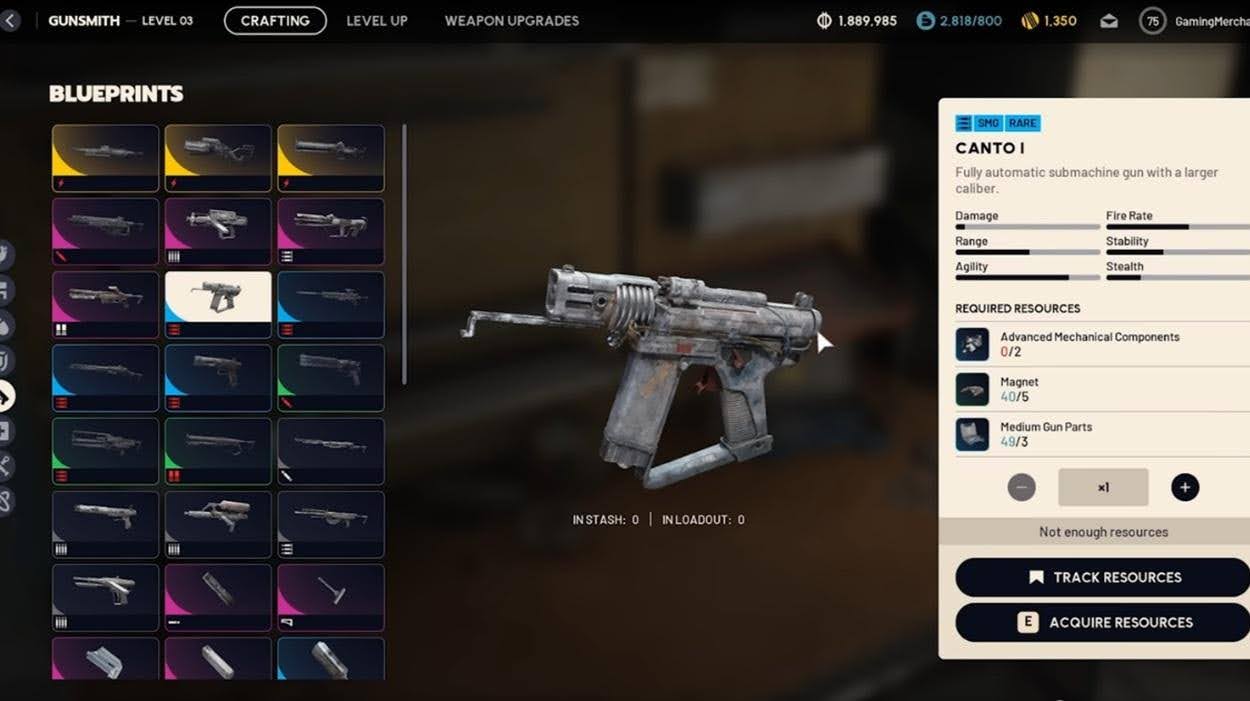Open the mail envelope icon

1109,21
